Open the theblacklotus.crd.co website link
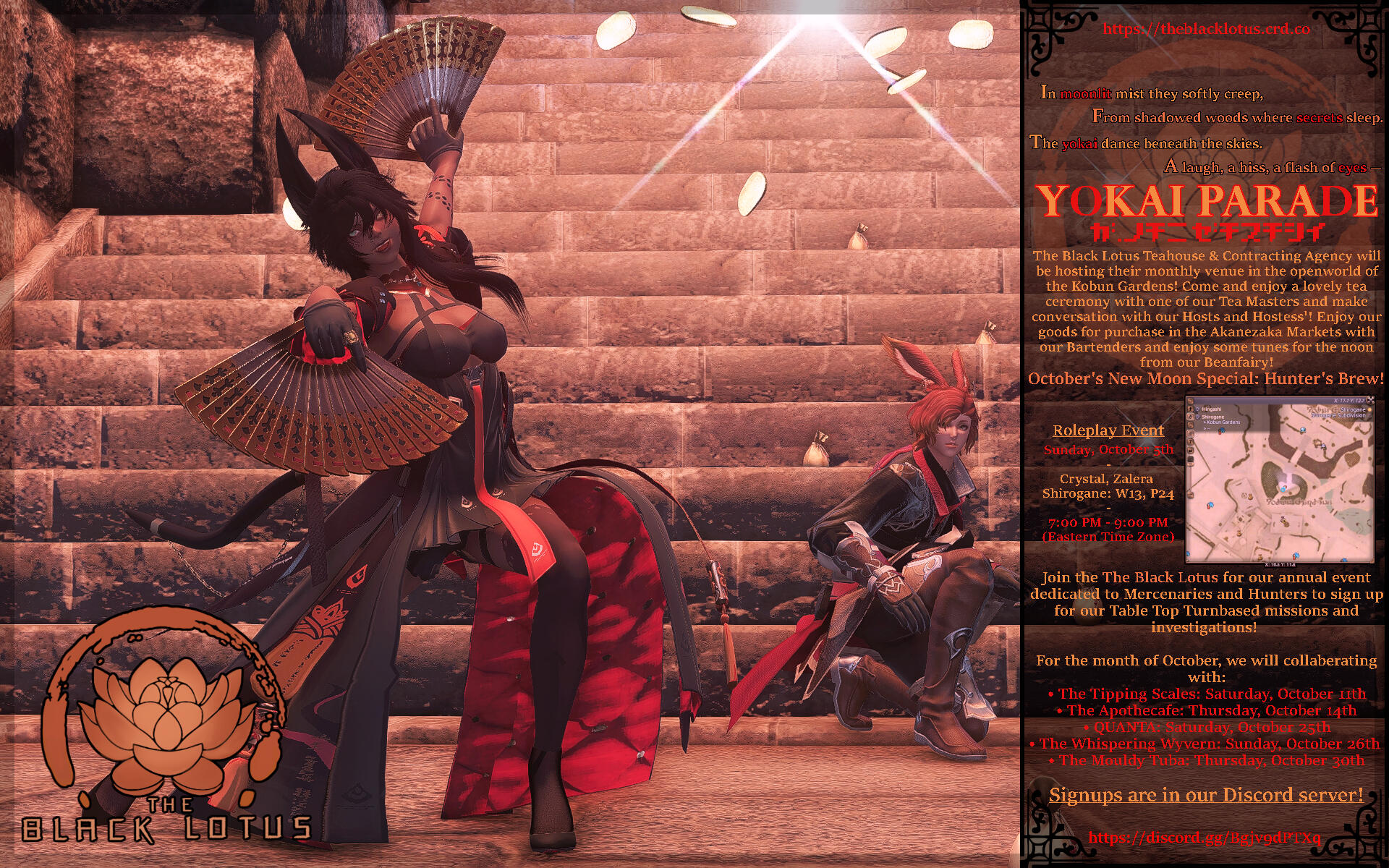This screenshot has height=868, width=1389. tap(1206, 29)
